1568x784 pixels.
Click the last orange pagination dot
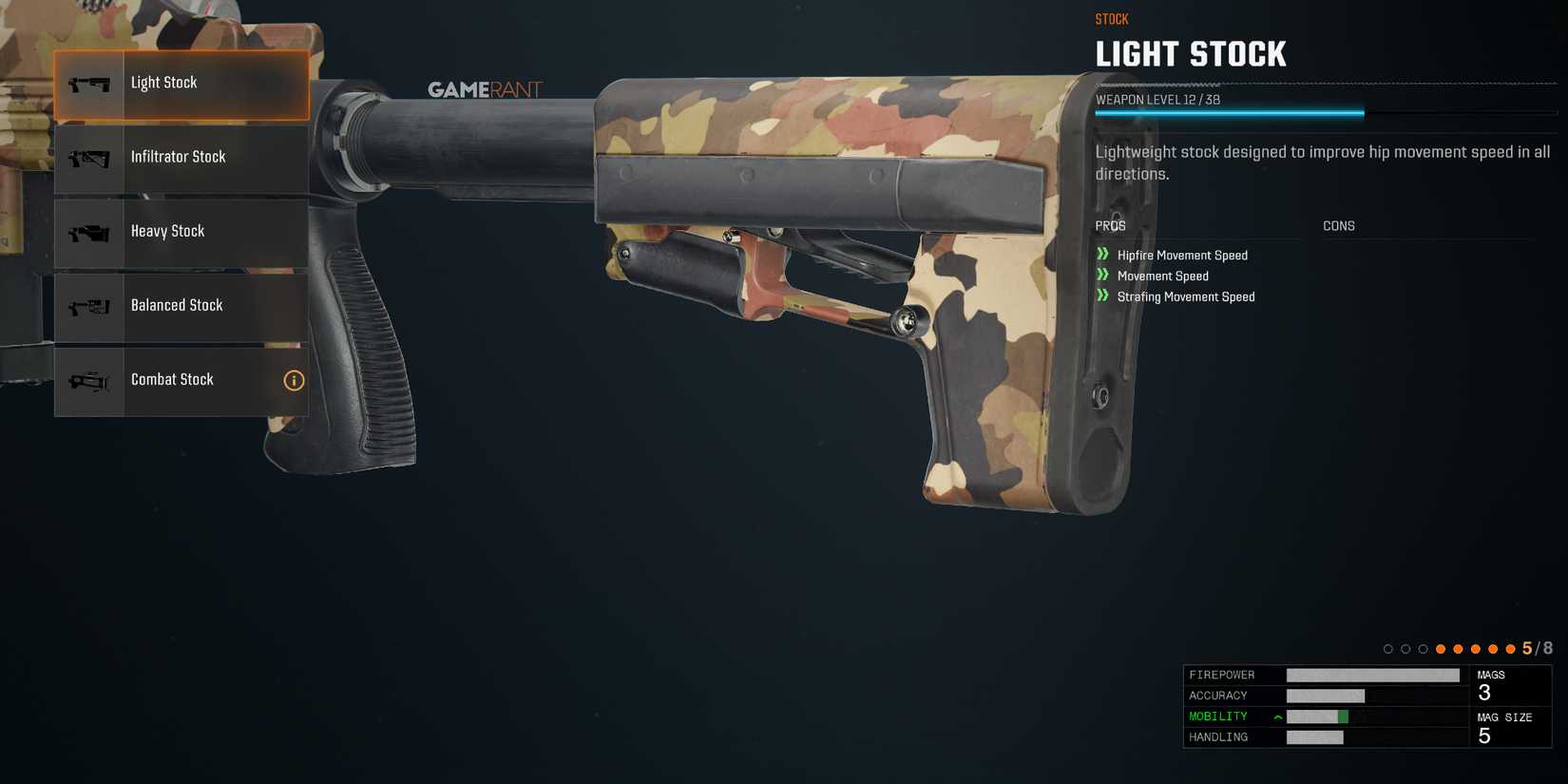(x=1511, y=648)
